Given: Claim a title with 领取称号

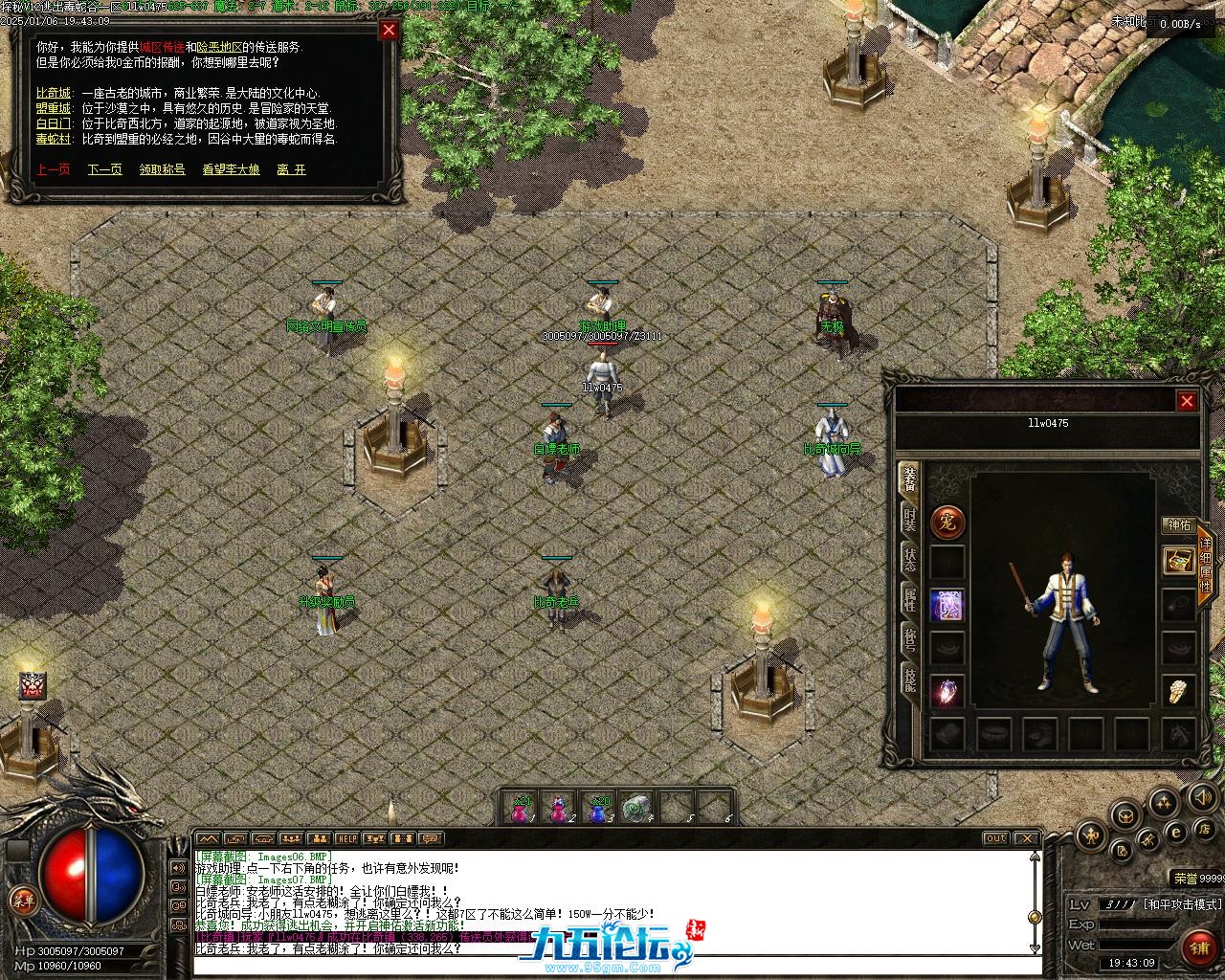Looking at the screenshot, I should coord(162,169).
